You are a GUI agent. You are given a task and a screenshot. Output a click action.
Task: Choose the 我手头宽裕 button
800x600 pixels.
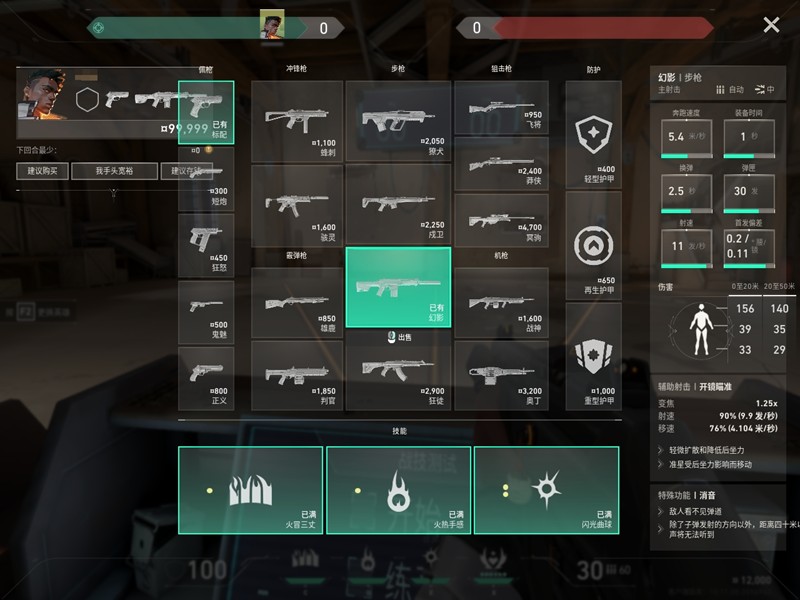[114, 171]
